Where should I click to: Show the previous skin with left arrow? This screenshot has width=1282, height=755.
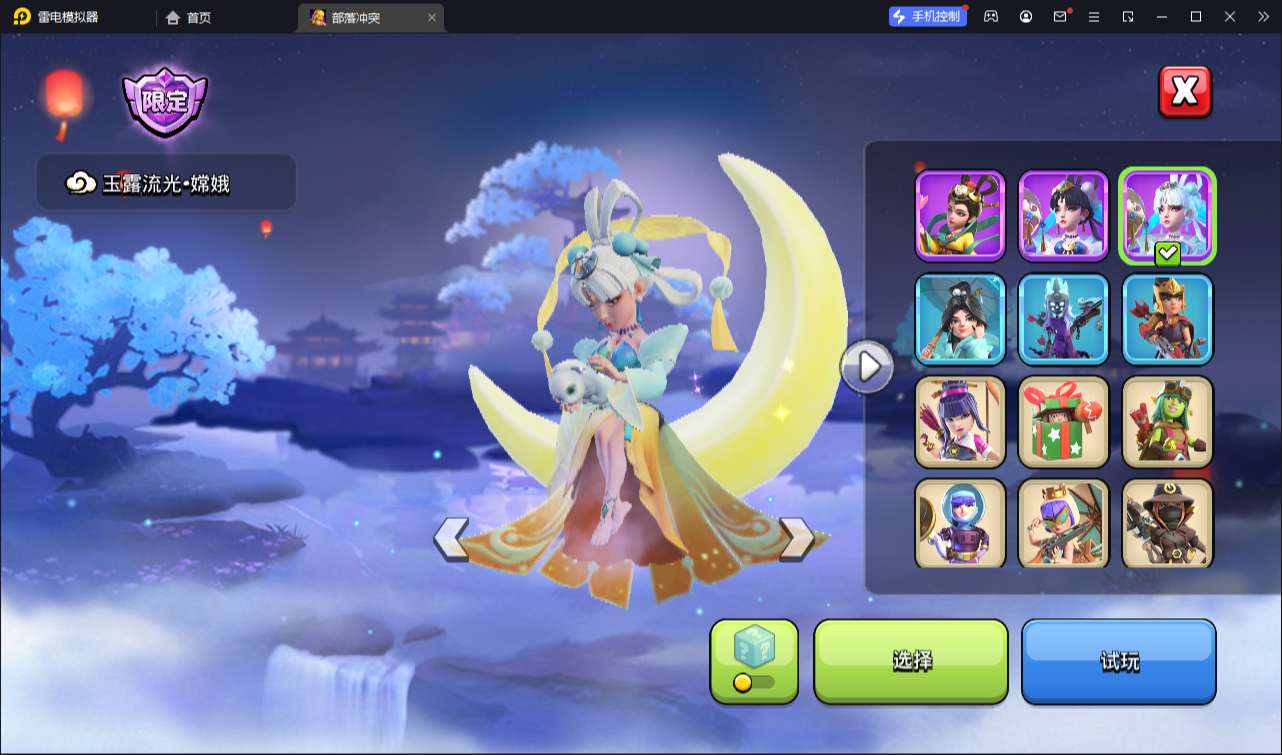(451, 538)
